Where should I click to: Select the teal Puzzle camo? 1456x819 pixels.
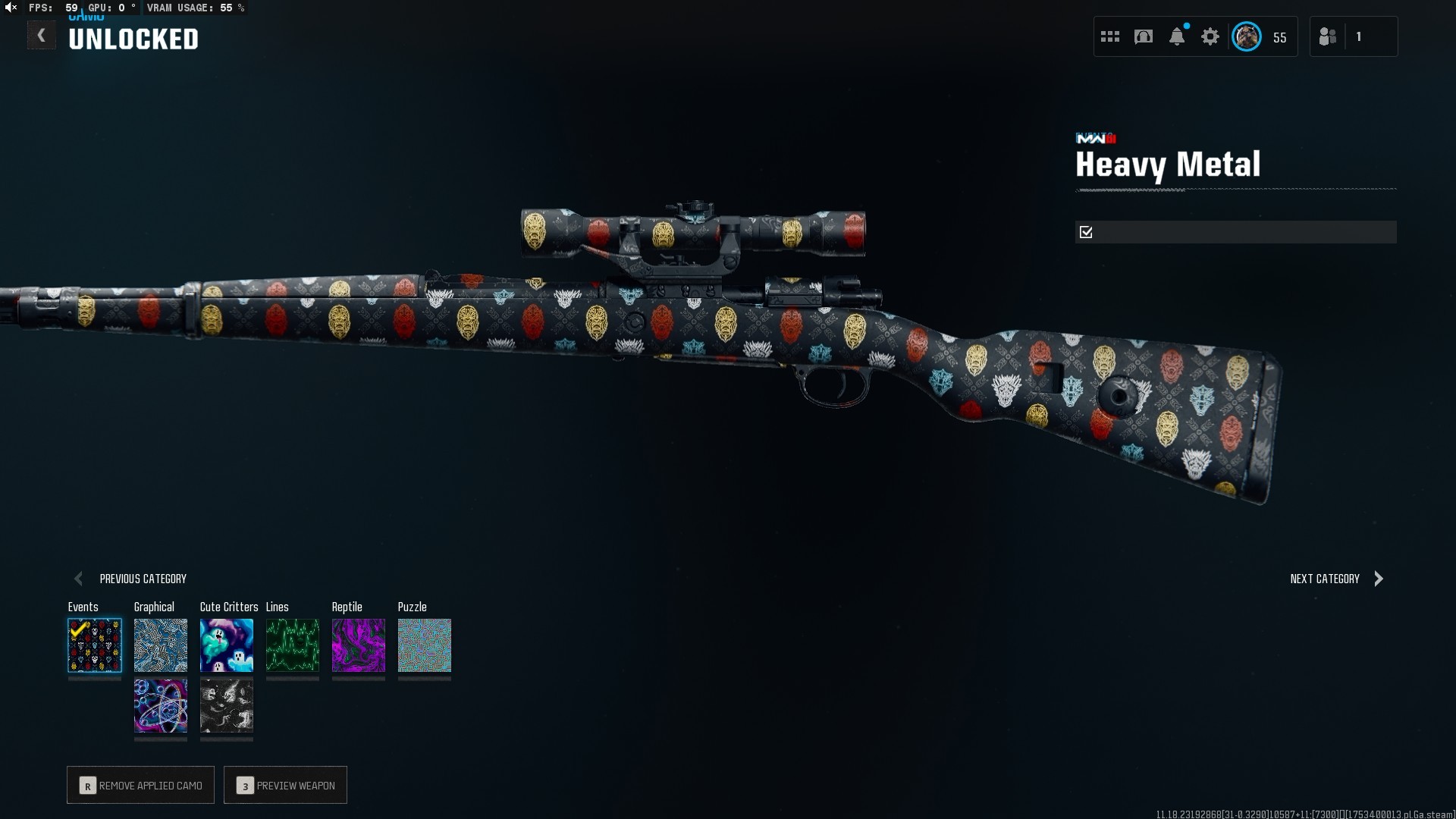point(425,645)
